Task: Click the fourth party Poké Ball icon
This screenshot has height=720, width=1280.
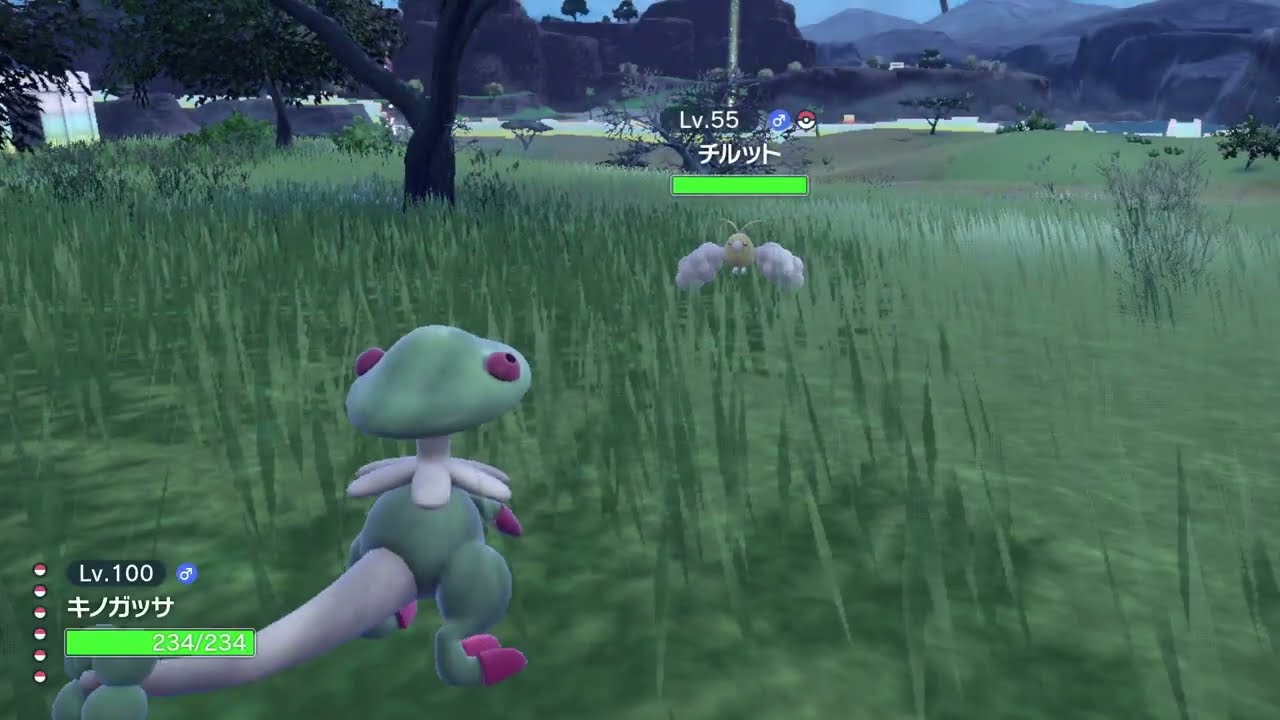Action: point(39,635)
